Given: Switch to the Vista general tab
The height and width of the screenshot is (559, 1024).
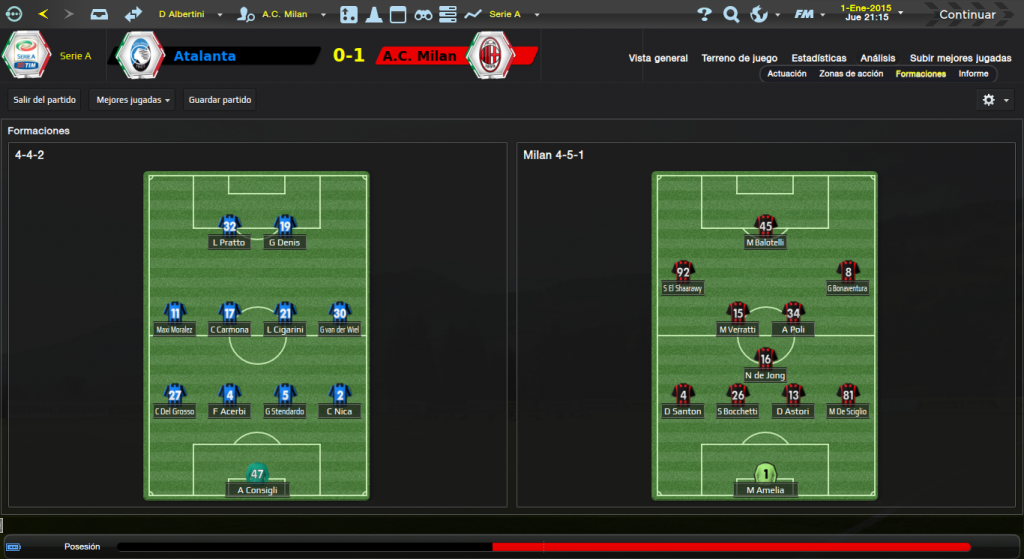Looking at the screenshot, I should click(658, 58).
